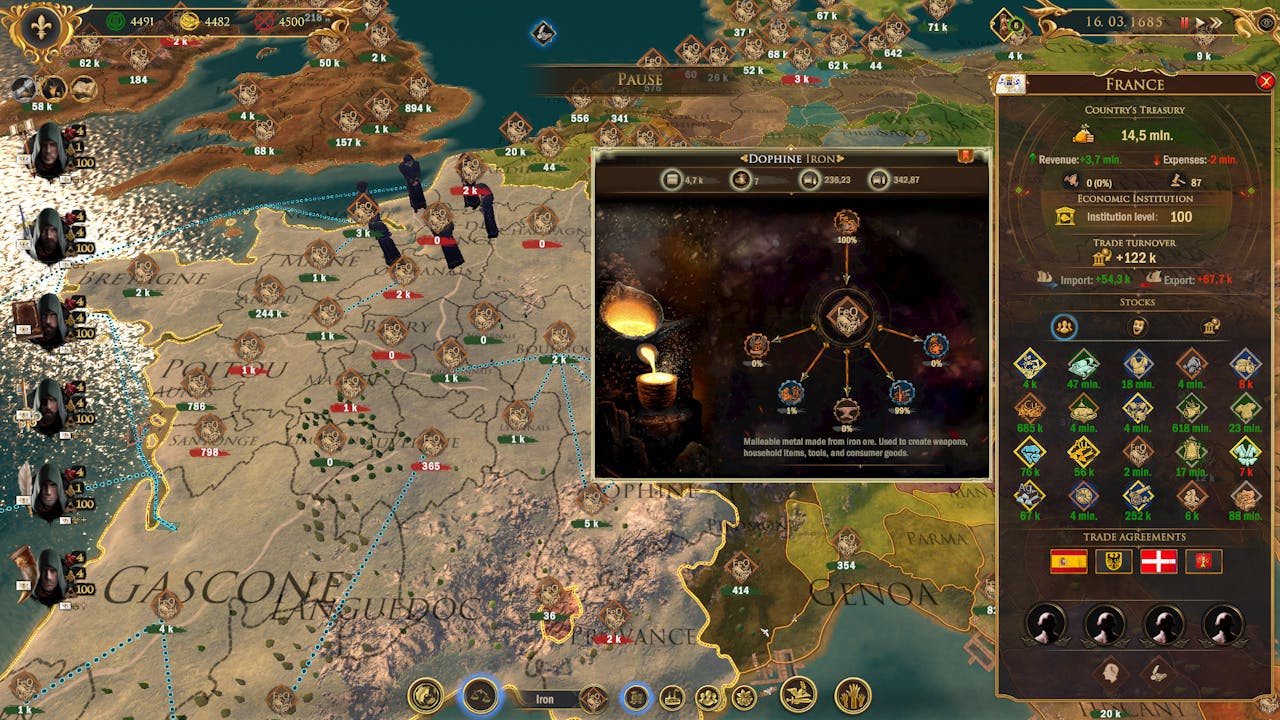Viewport: 1280px width, 720px height.
Task: Resume time with the play arrow
Action: click(x=1200, y=22)
